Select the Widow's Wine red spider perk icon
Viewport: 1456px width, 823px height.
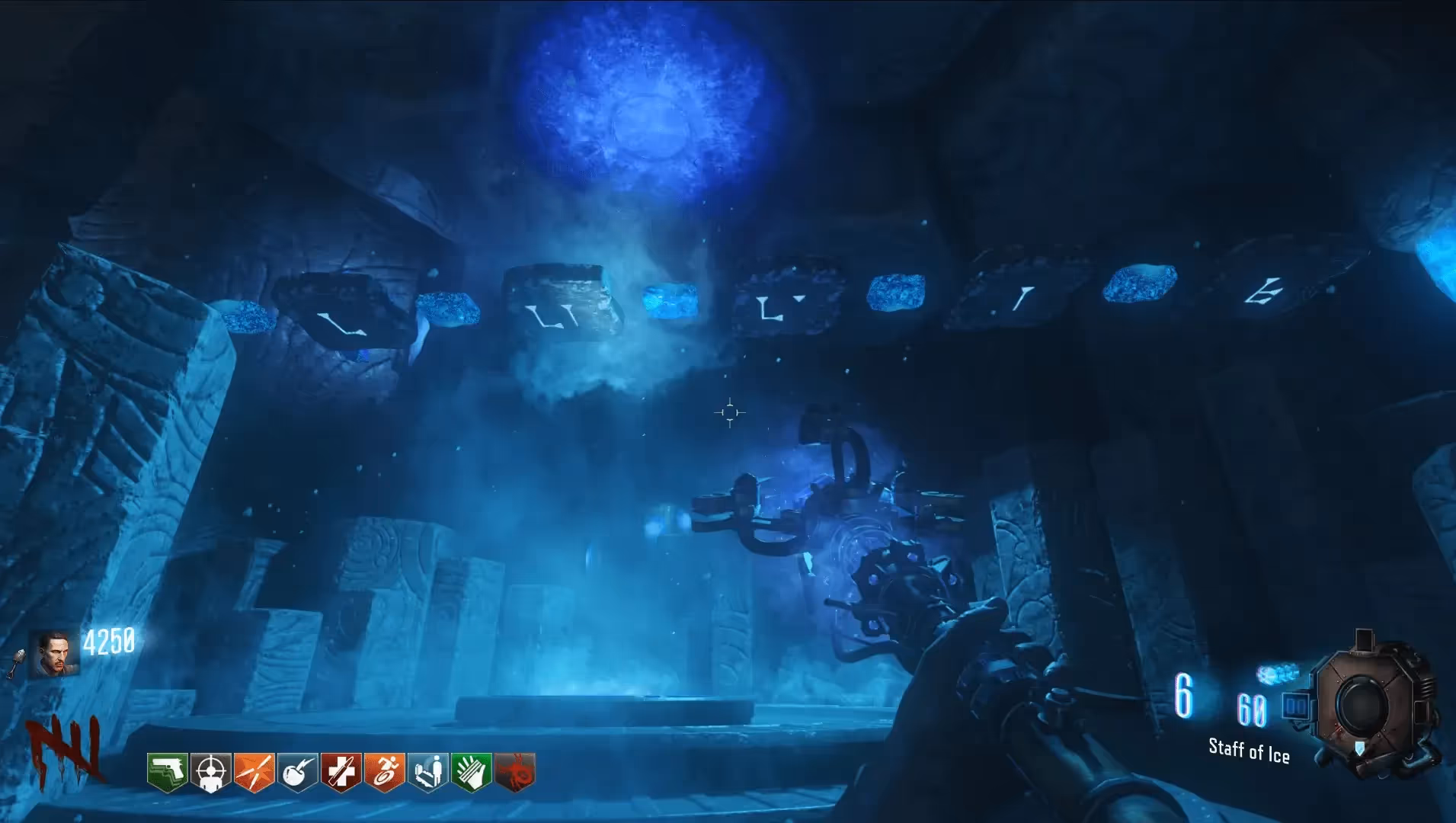[x=515, y=772]
